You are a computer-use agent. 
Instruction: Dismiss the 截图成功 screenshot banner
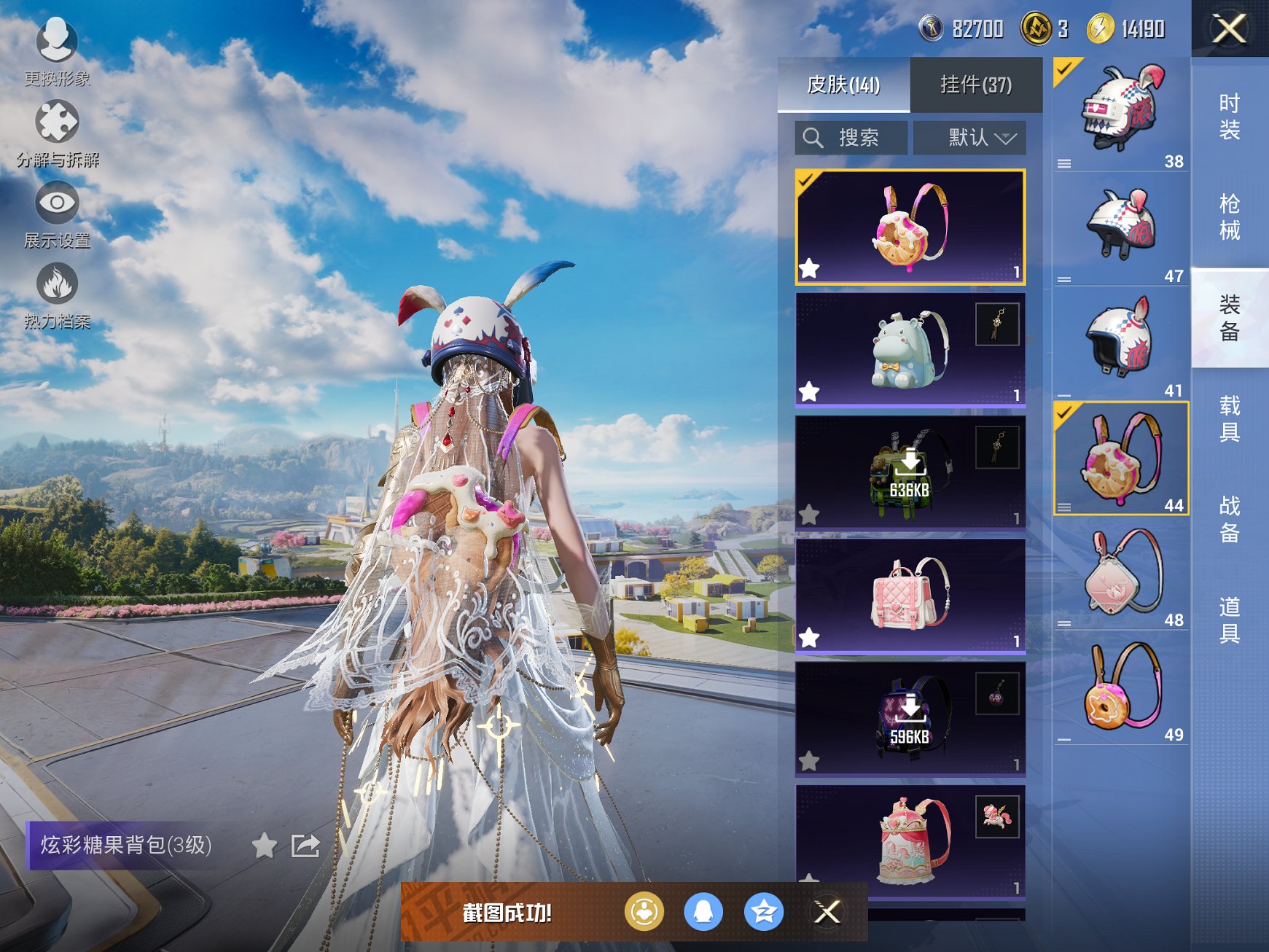827,912
